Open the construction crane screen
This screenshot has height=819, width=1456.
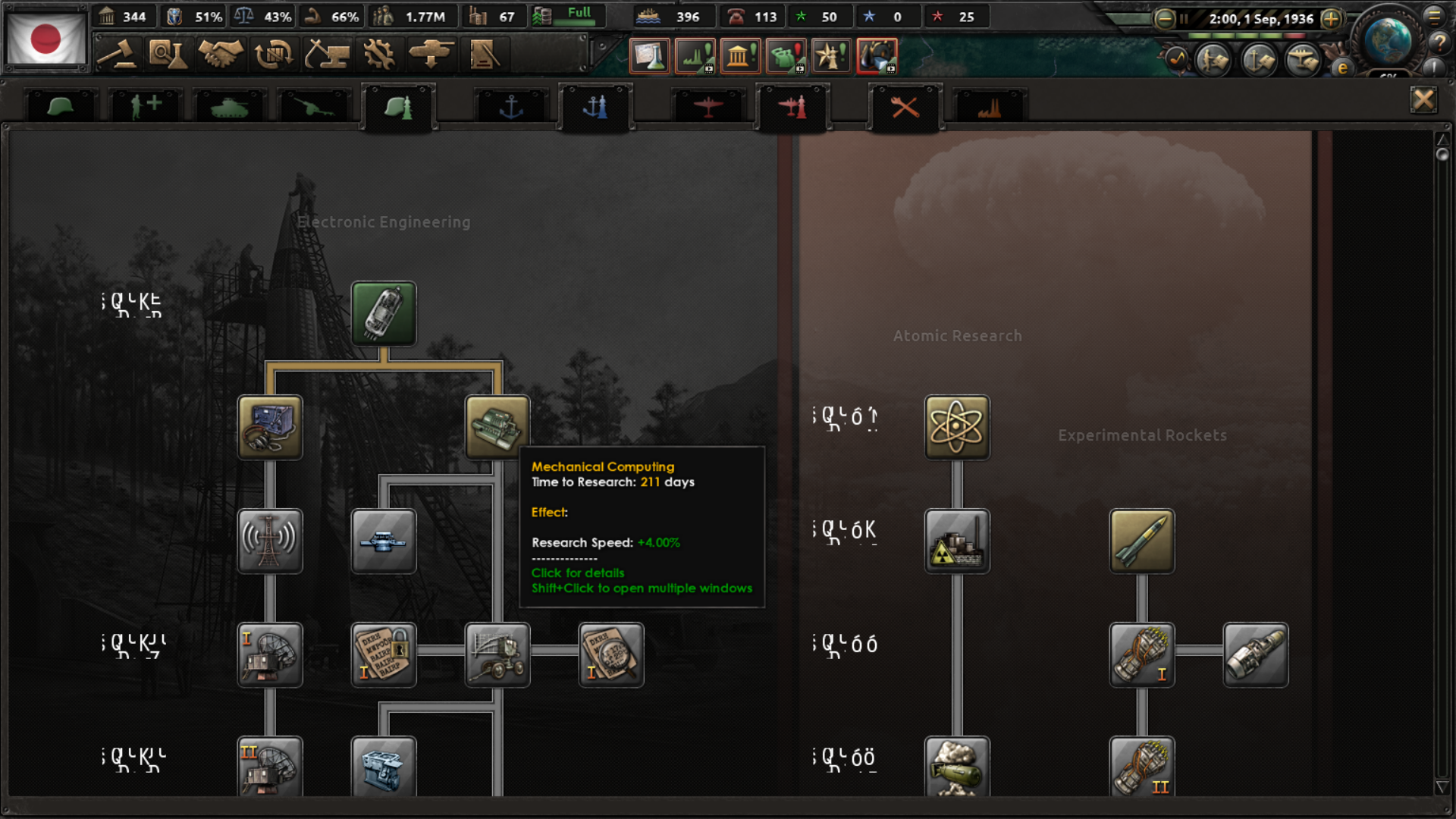[327, 55]
